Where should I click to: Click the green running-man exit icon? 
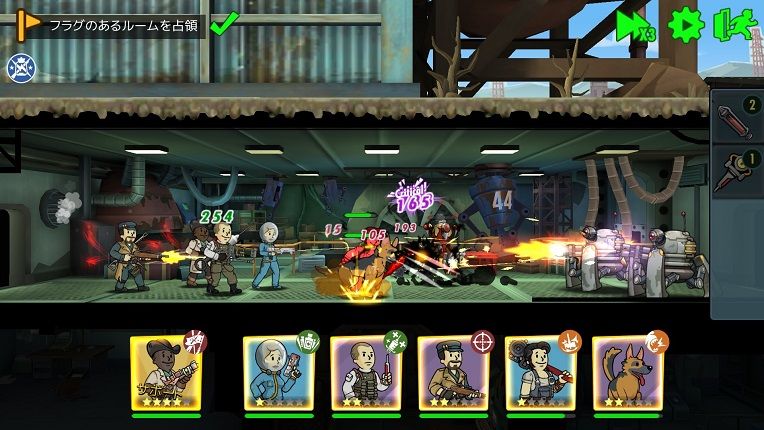click(734, 24)
